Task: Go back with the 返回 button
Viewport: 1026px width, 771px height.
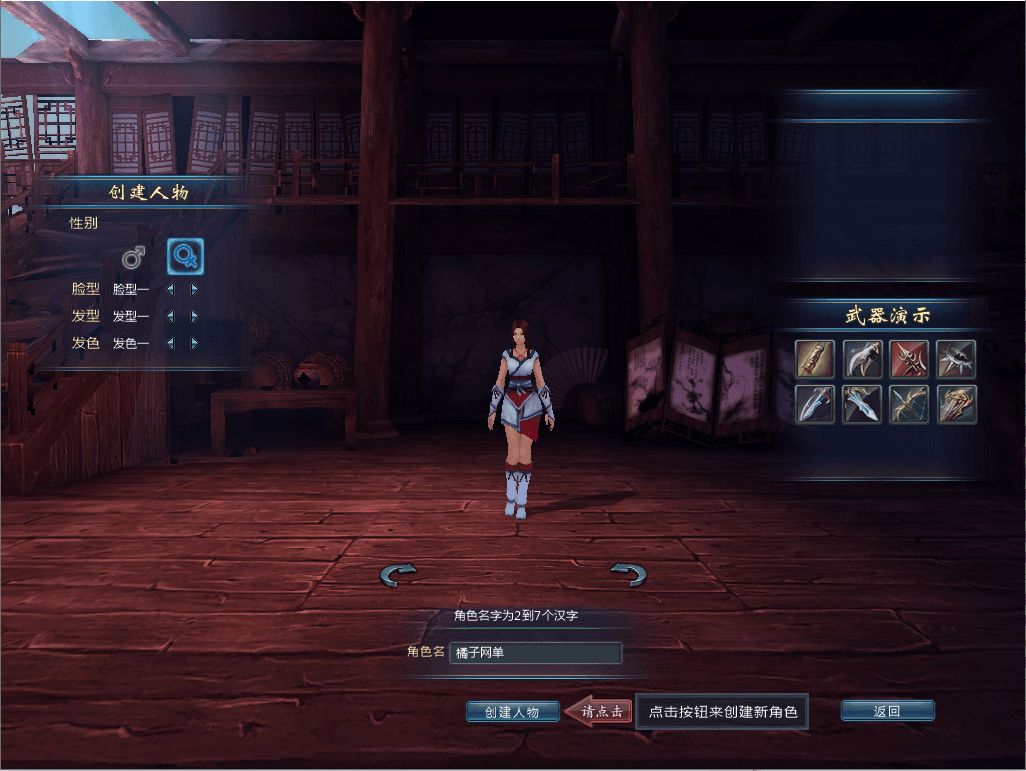Action: [x=887, y=711]
